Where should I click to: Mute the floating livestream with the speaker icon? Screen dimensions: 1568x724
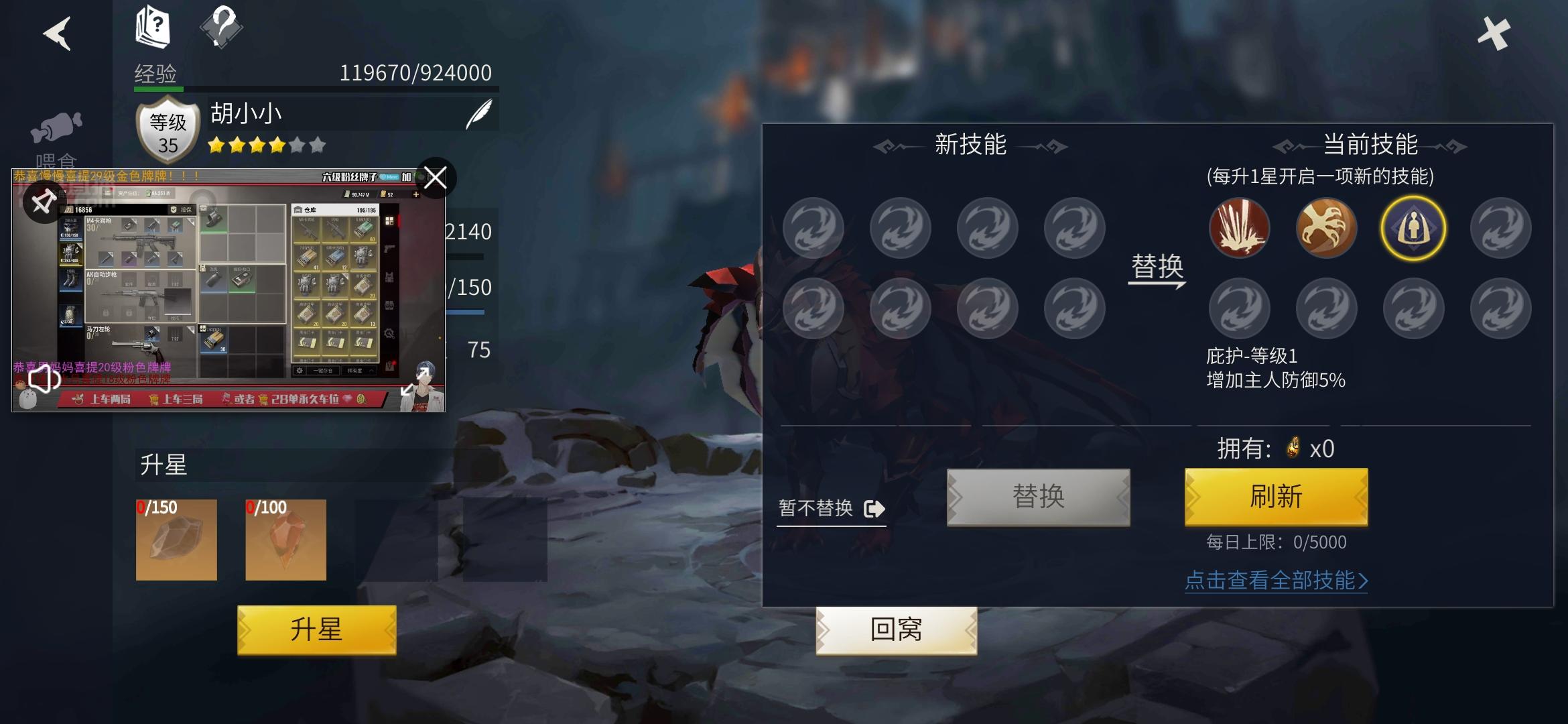tap(42, 381)
